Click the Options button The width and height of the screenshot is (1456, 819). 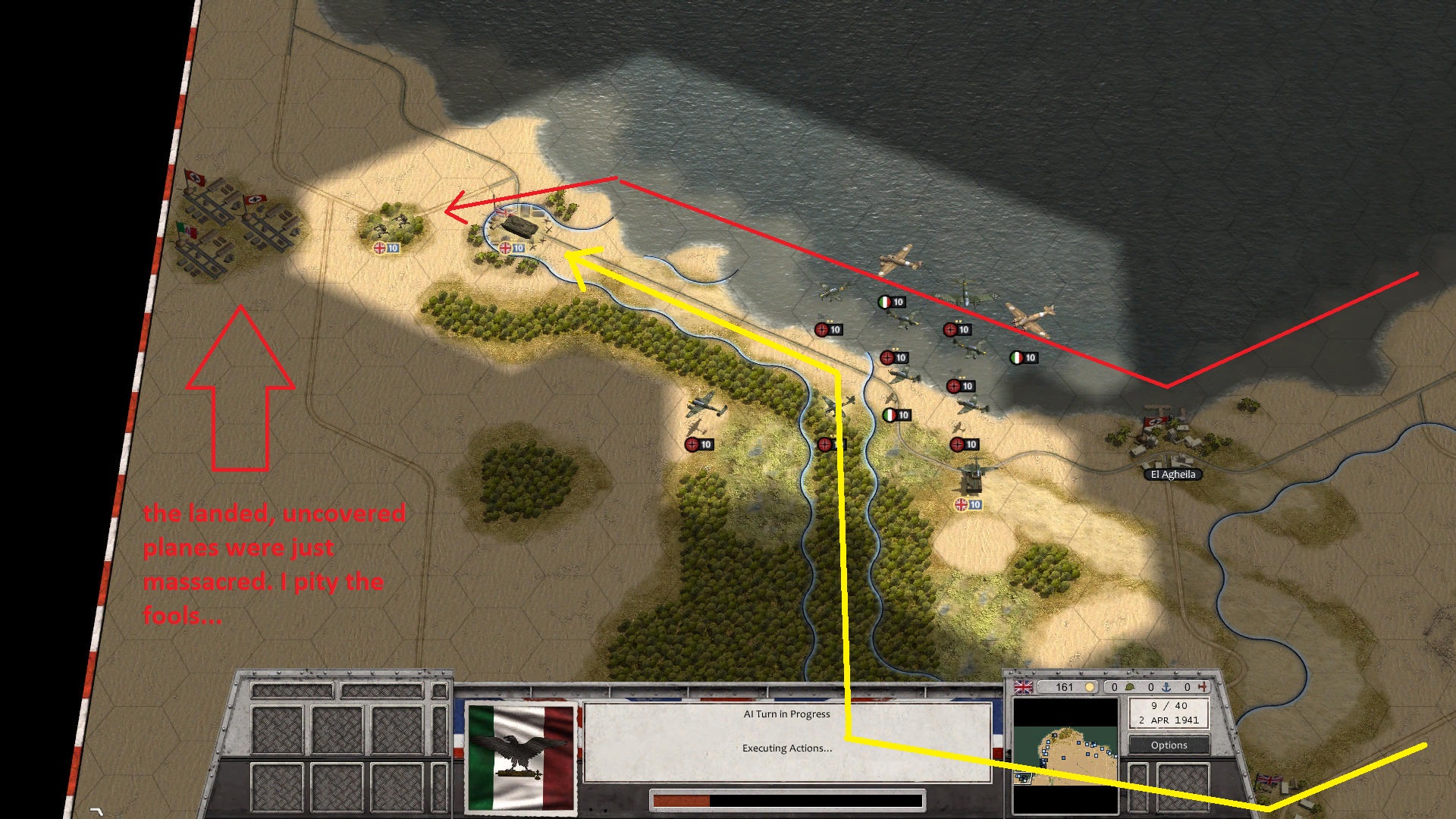pos(1168,745)
